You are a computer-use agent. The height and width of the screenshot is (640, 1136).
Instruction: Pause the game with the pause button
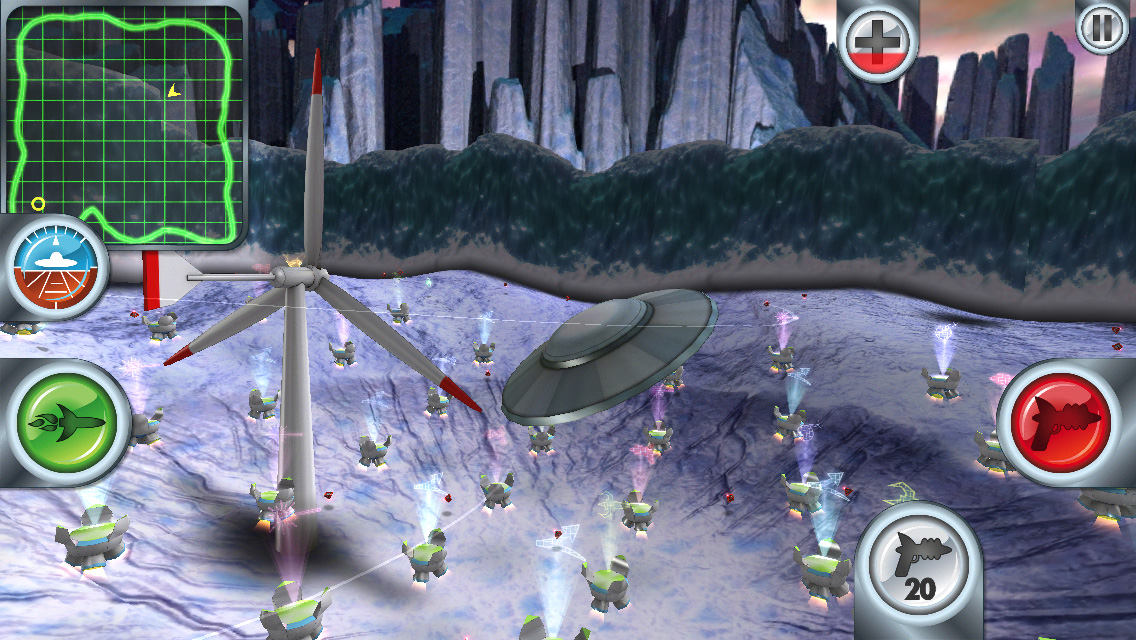(x=1102, y=28)
